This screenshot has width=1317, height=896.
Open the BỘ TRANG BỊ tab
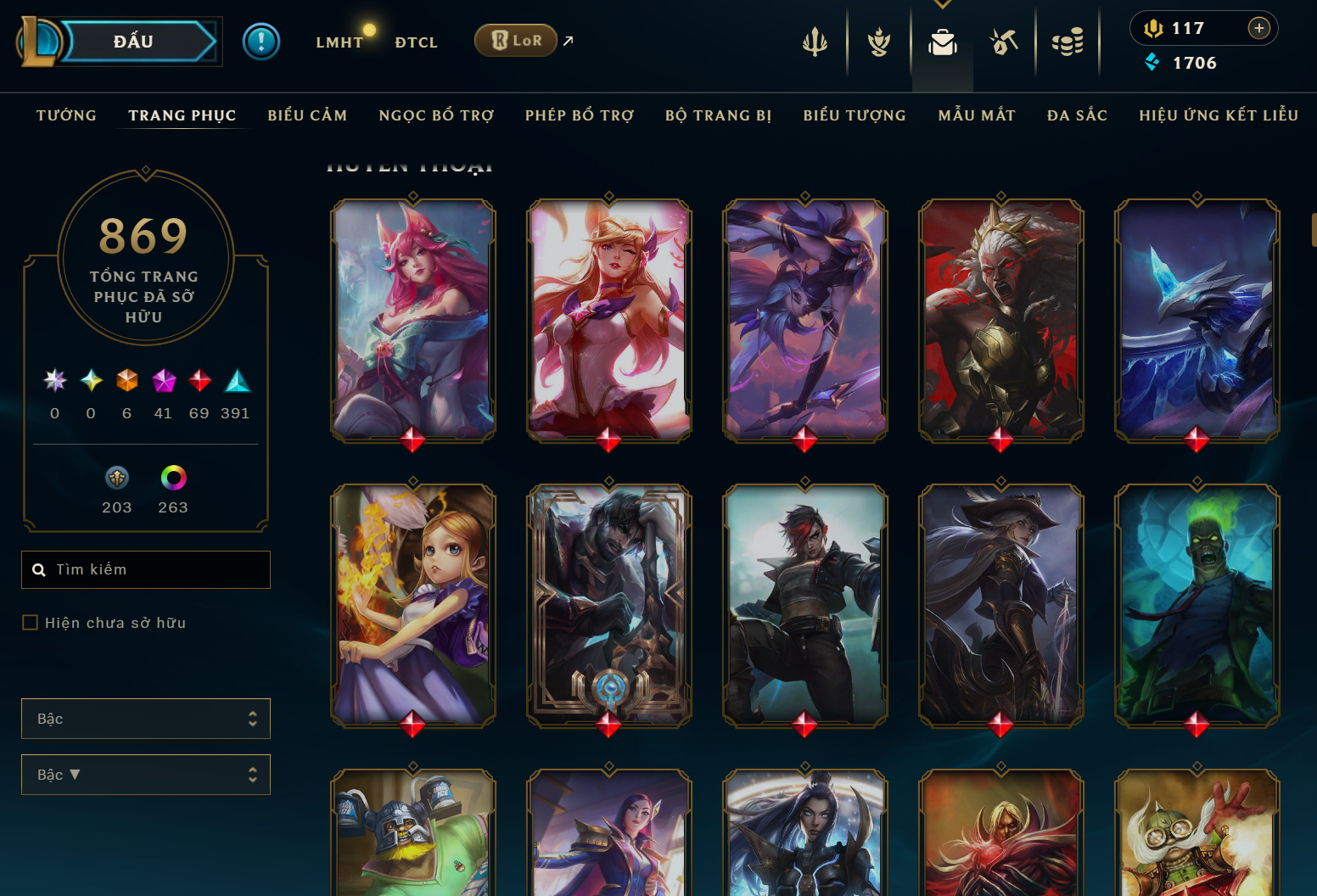coord(719,115)
